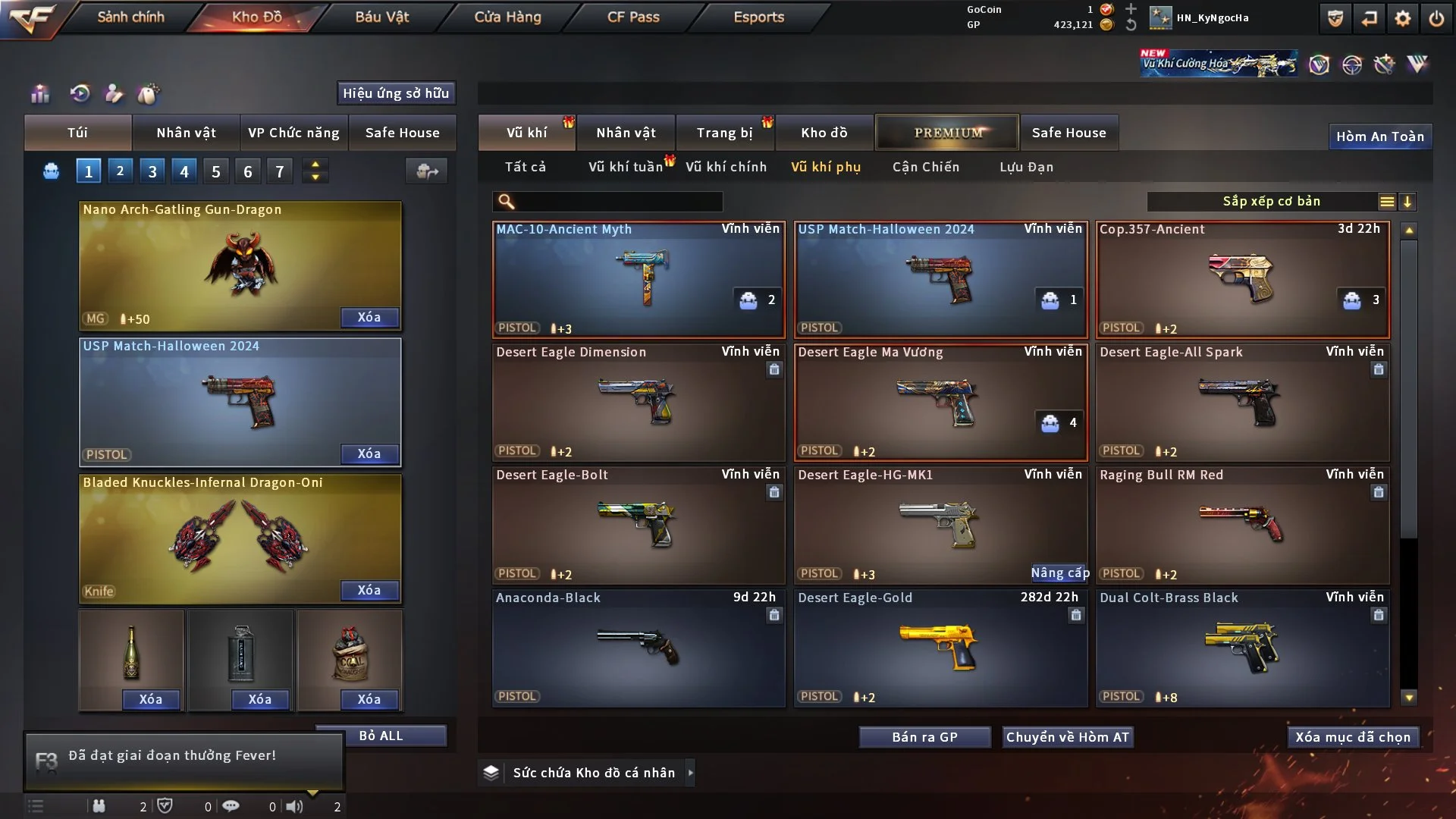Go to the Cửa Hàng shop

click(x=507, y=17)
